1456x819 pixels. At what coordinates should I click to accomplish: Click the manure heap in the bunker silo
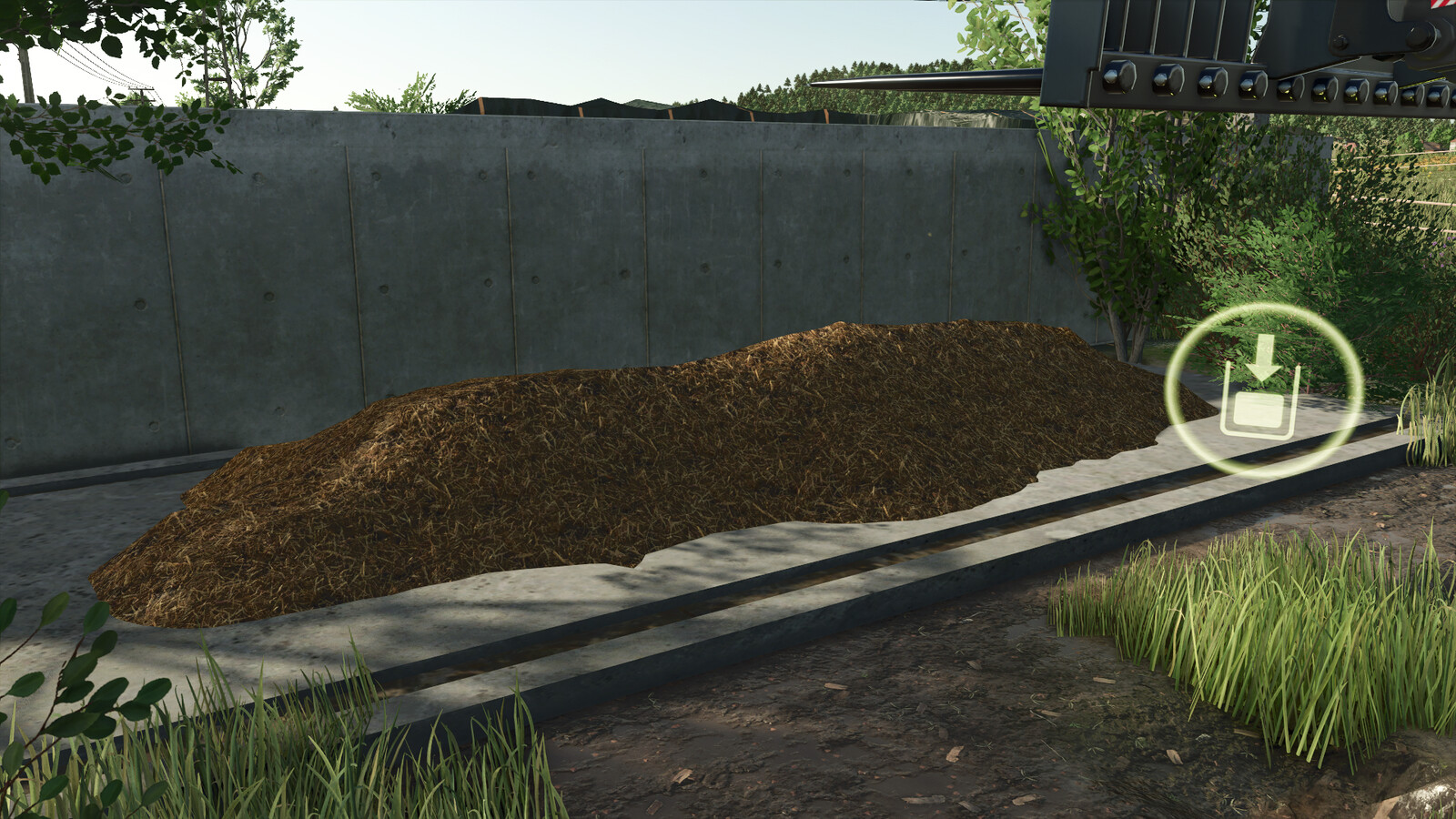click(x=637, y=455)
